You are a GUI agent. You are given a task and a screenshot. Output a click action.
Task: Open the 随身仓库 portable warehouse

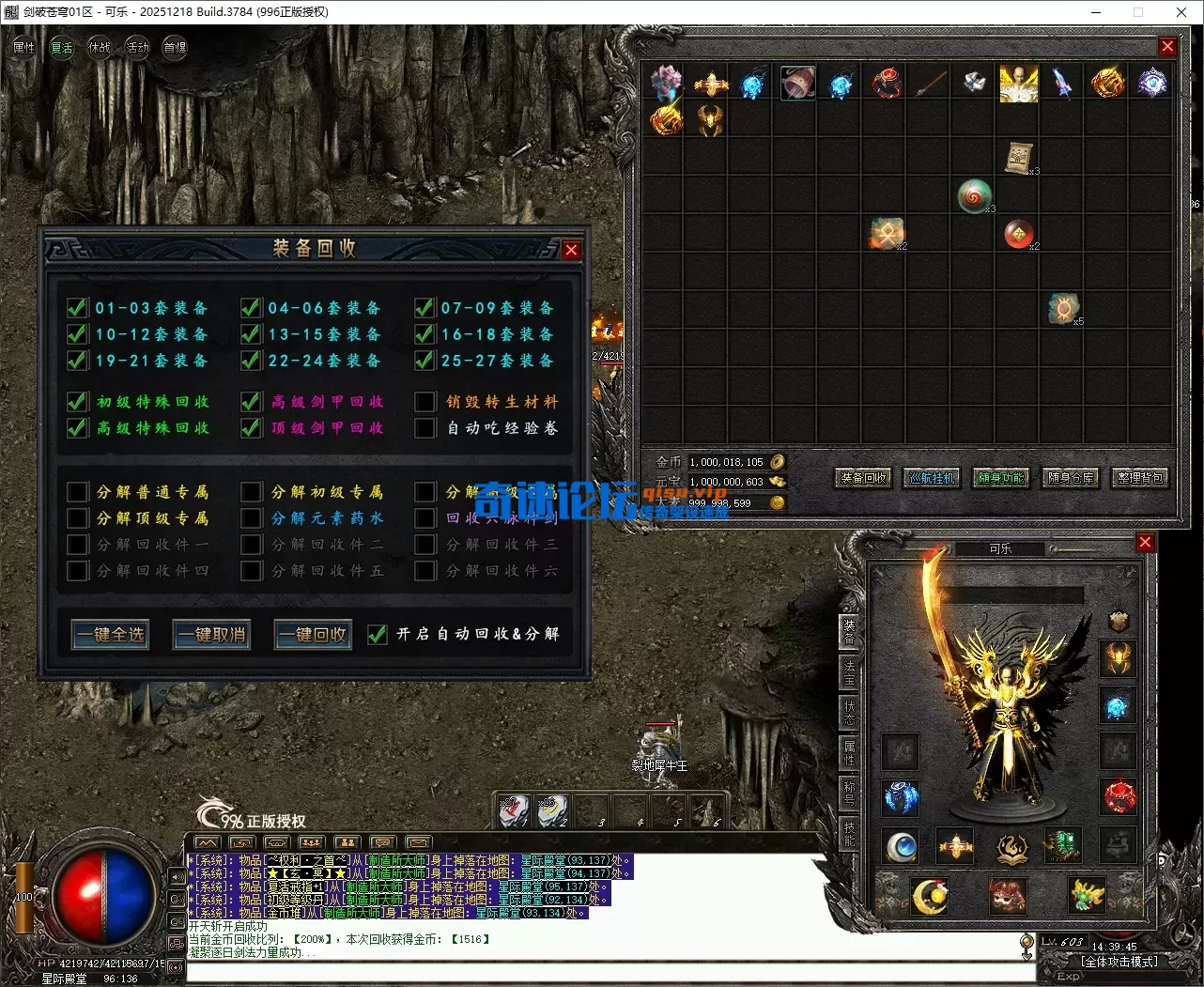click(x=1071, y=478)
